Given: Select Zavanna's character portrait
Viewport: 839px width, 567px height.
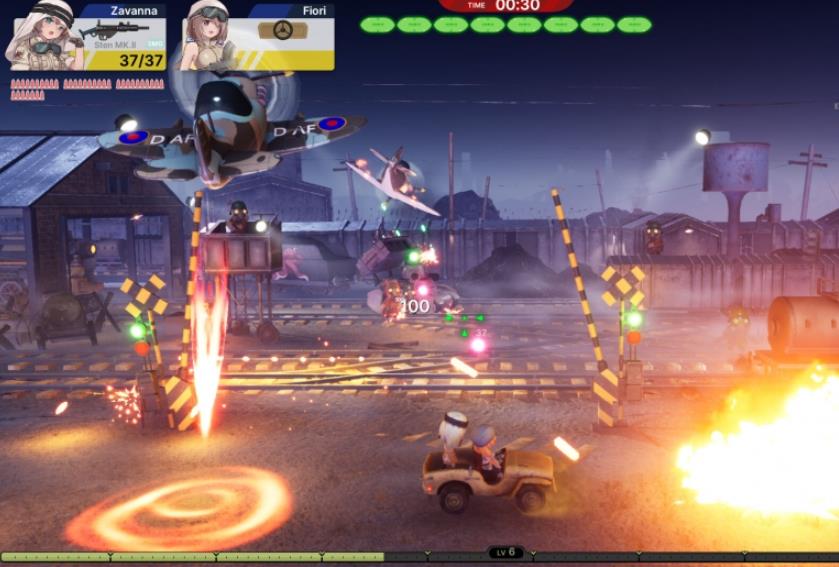Looking at the screenshot, I should coord(44,35).
